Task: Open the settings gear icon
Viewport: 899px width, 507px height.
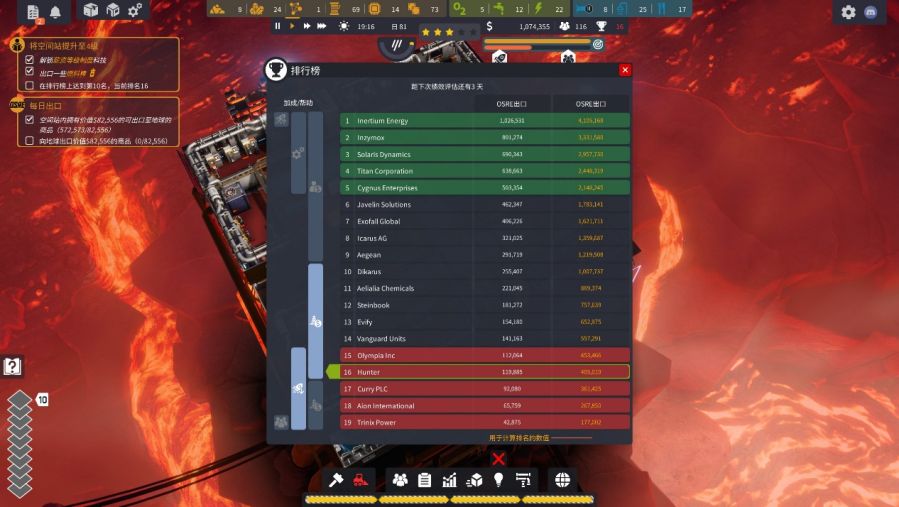Action: tap(849, 12)
